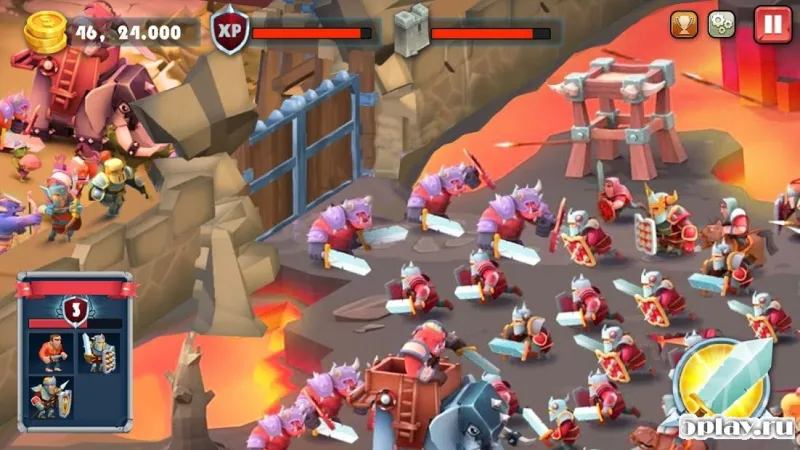Choose the sword-and-shield knight unit card
Viewport: 800px width, 450px height.
click(x=99, y=353)
